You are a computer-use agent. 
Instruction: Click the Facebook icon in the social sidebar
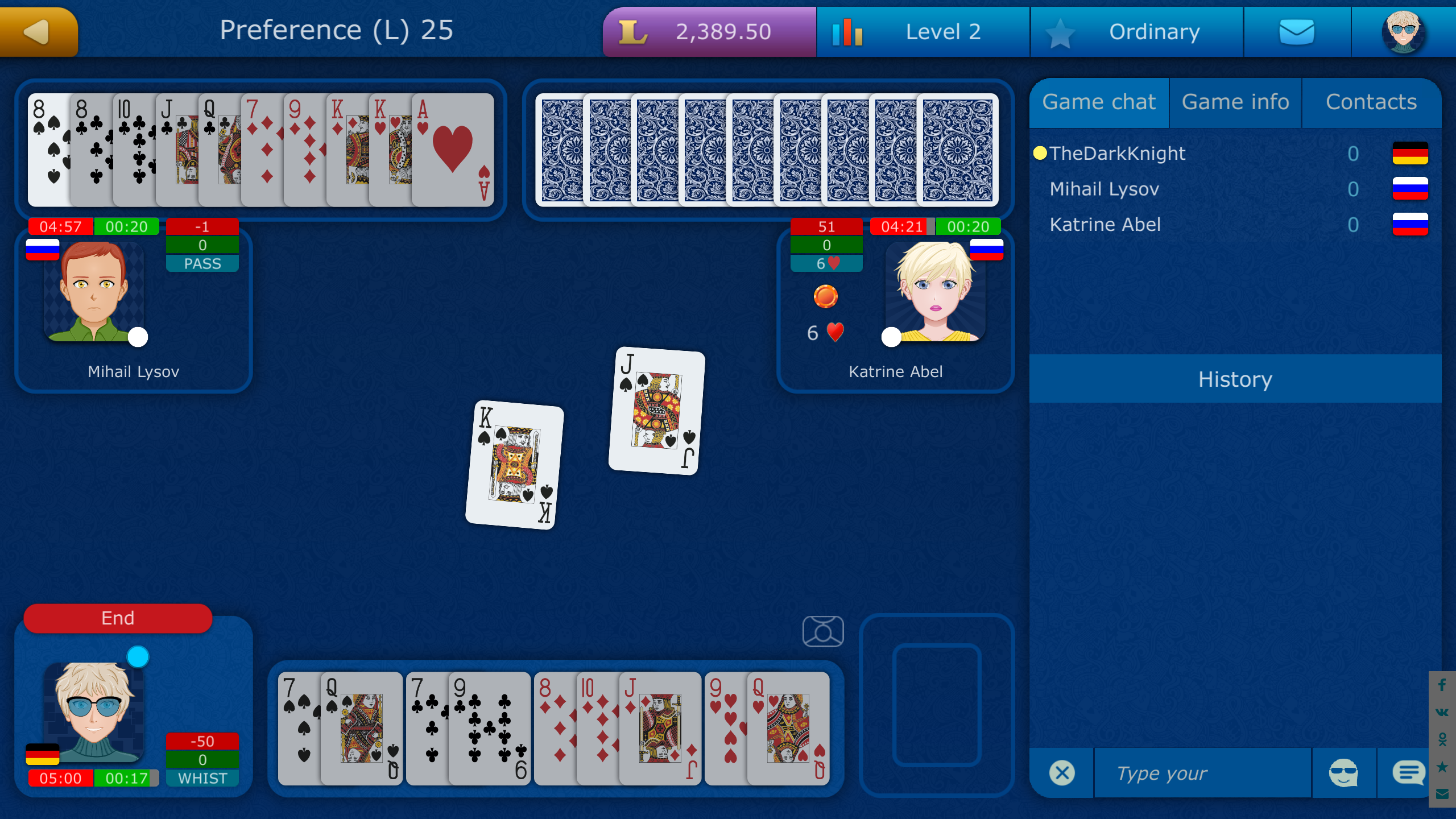[x=1442, y=684]
